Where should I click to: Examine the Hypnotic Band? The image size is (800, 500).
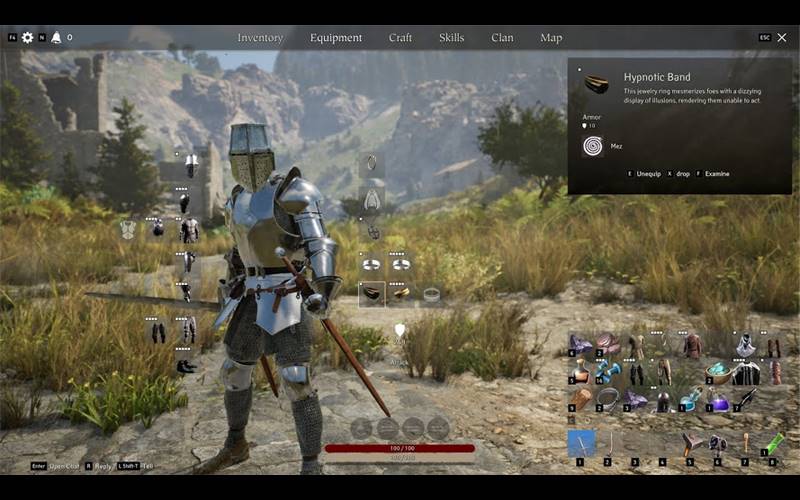(717, 174)
